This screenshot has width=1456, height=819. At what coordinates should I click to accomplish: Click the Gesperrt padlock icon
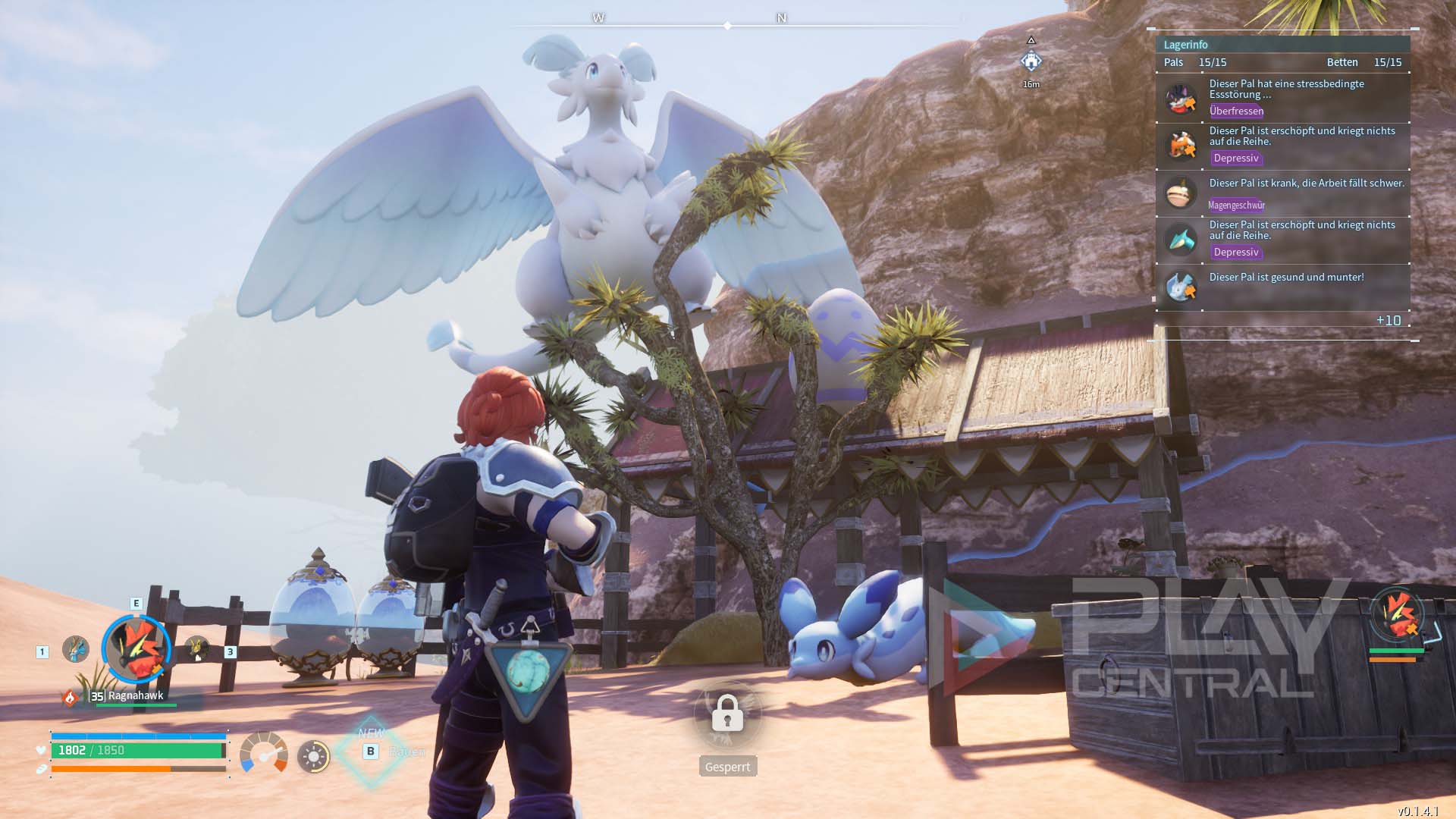727,714
